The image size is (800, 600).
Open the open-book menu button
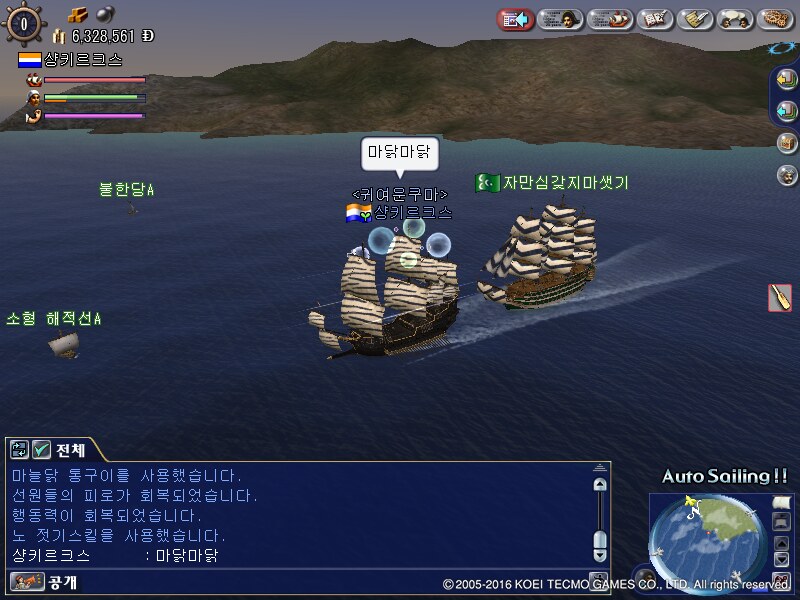click(654, 18)
